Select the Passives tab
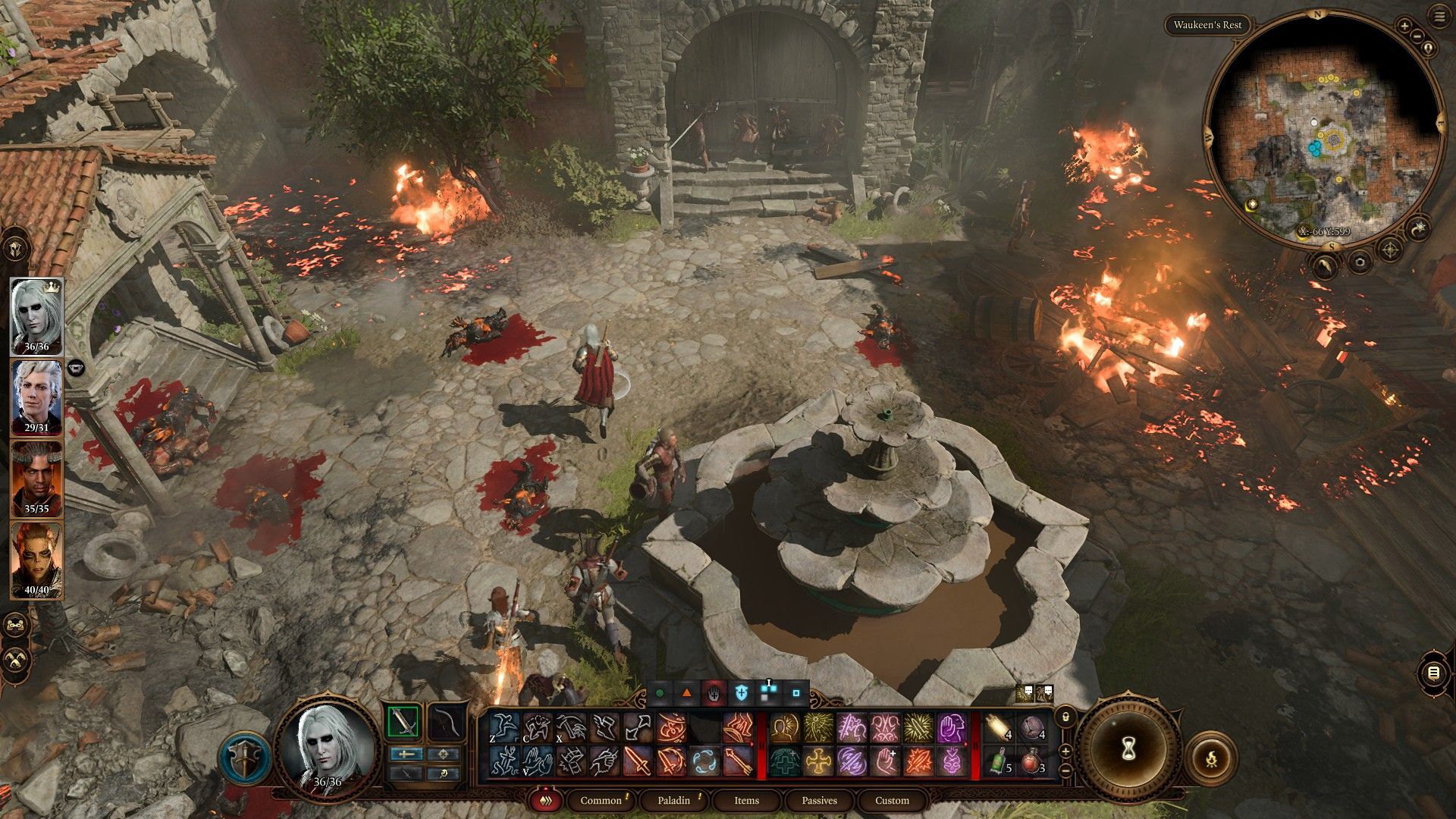1456x819 pixels. [819, 800]
